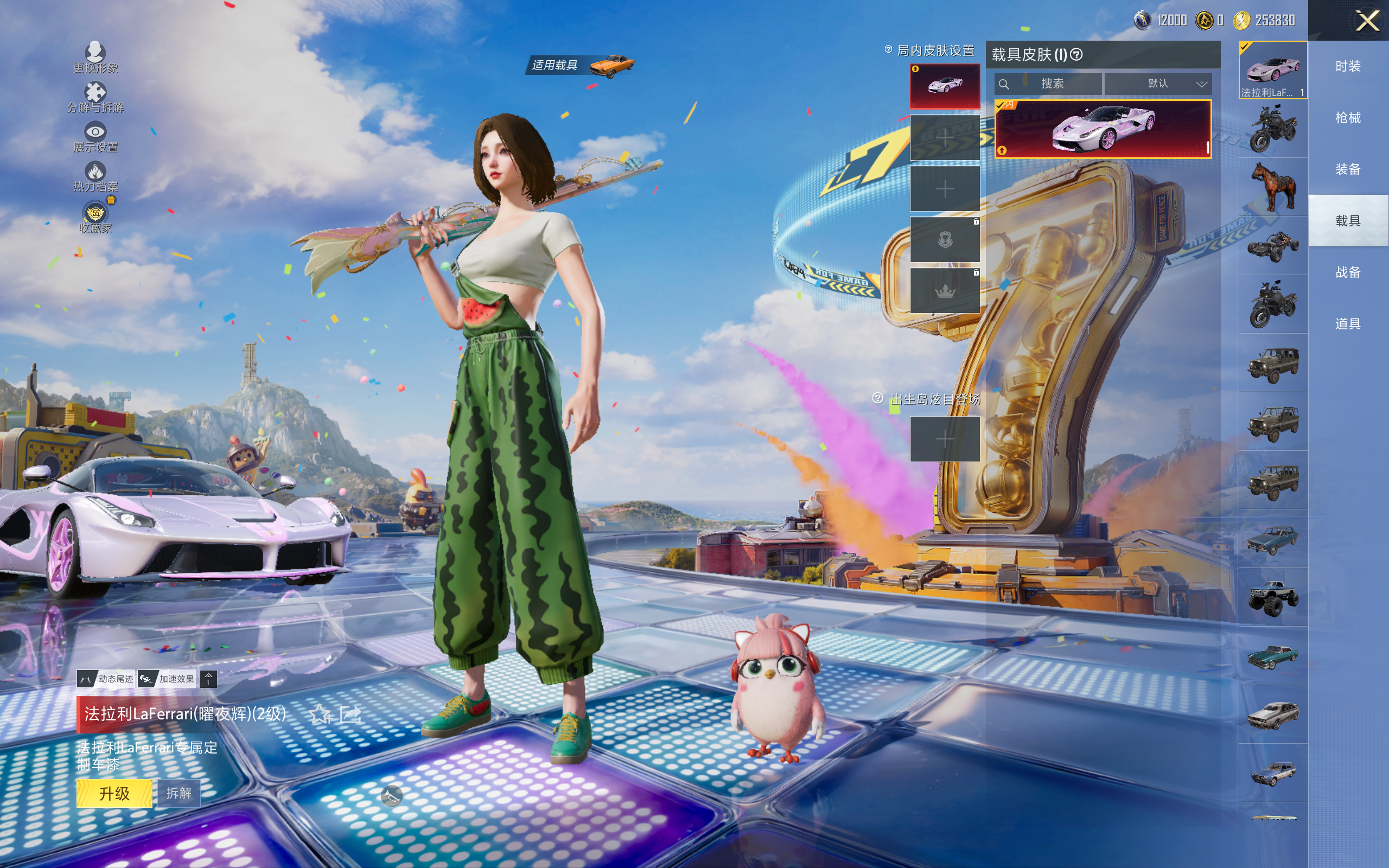Close the inventory screen with the X
Image resolution: width=1389 pixels, height=868 pixels.
click(x=1367, y=21)
